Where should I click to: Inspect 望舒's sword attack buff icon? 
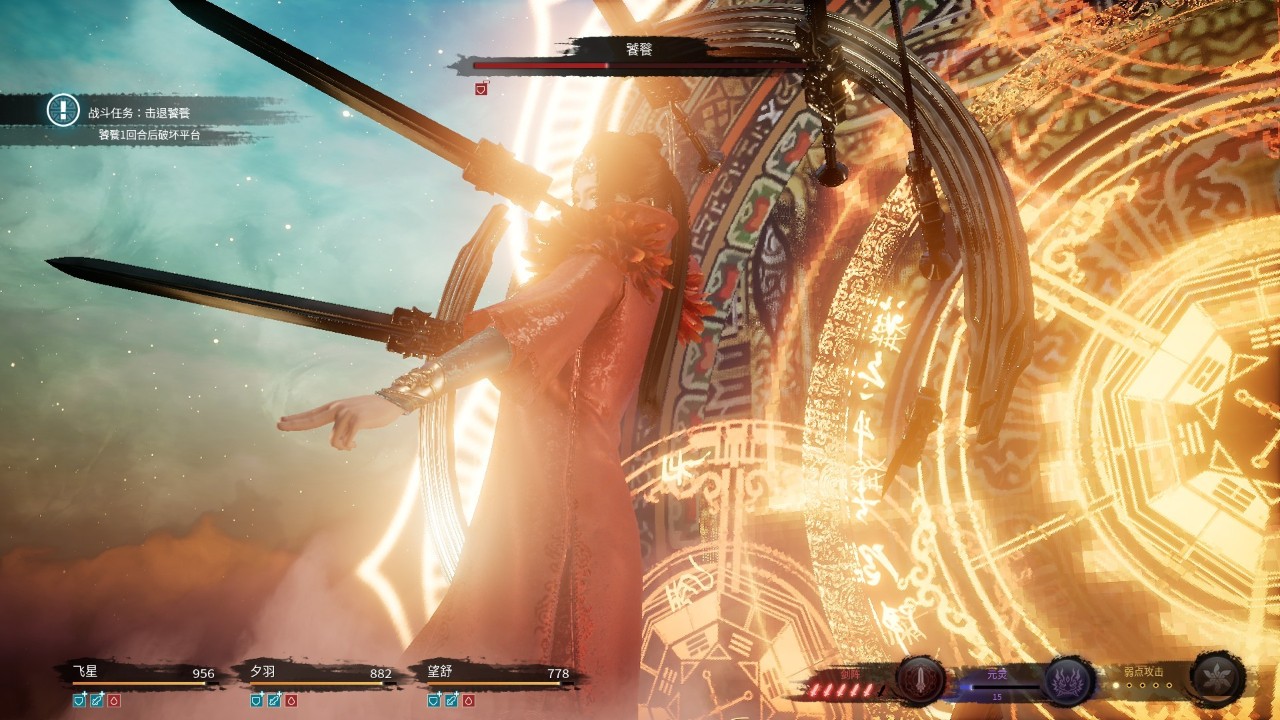(452, 700)
